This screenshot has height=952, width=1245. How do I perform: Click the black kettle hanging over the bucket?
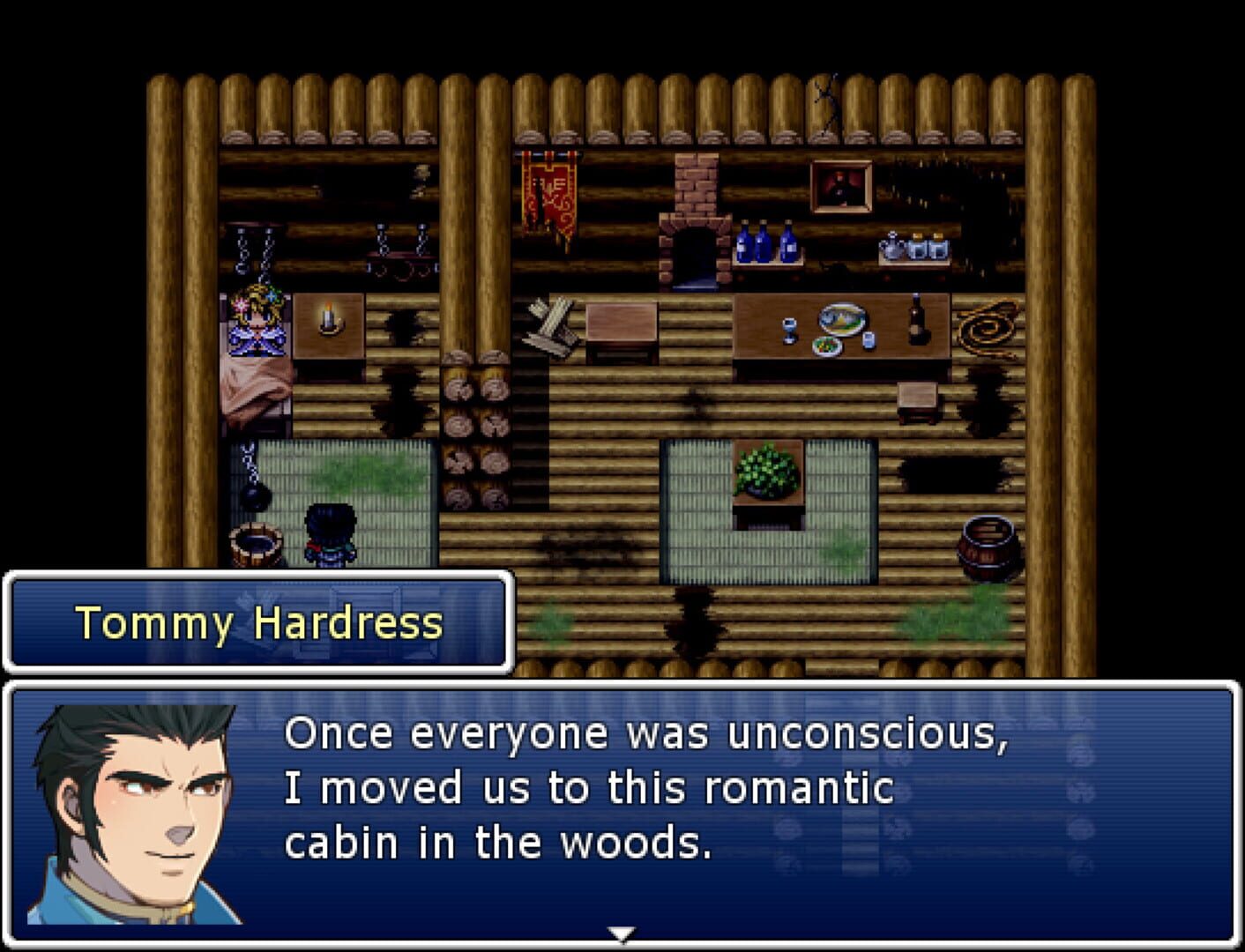pos(256,498)
